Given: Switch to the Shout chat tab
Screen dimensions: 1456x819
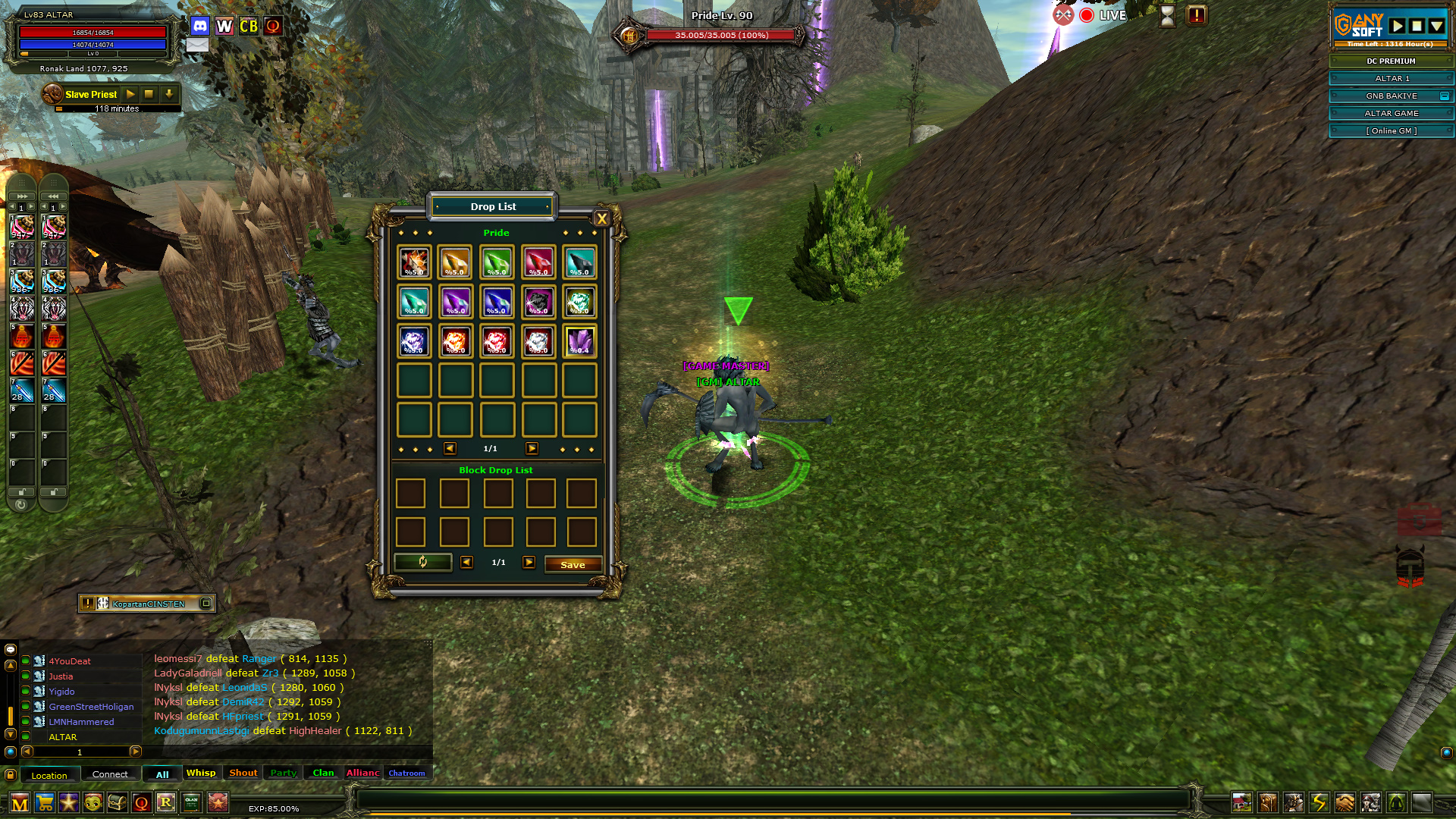Looking at the screenshot, I should (243, 773).
